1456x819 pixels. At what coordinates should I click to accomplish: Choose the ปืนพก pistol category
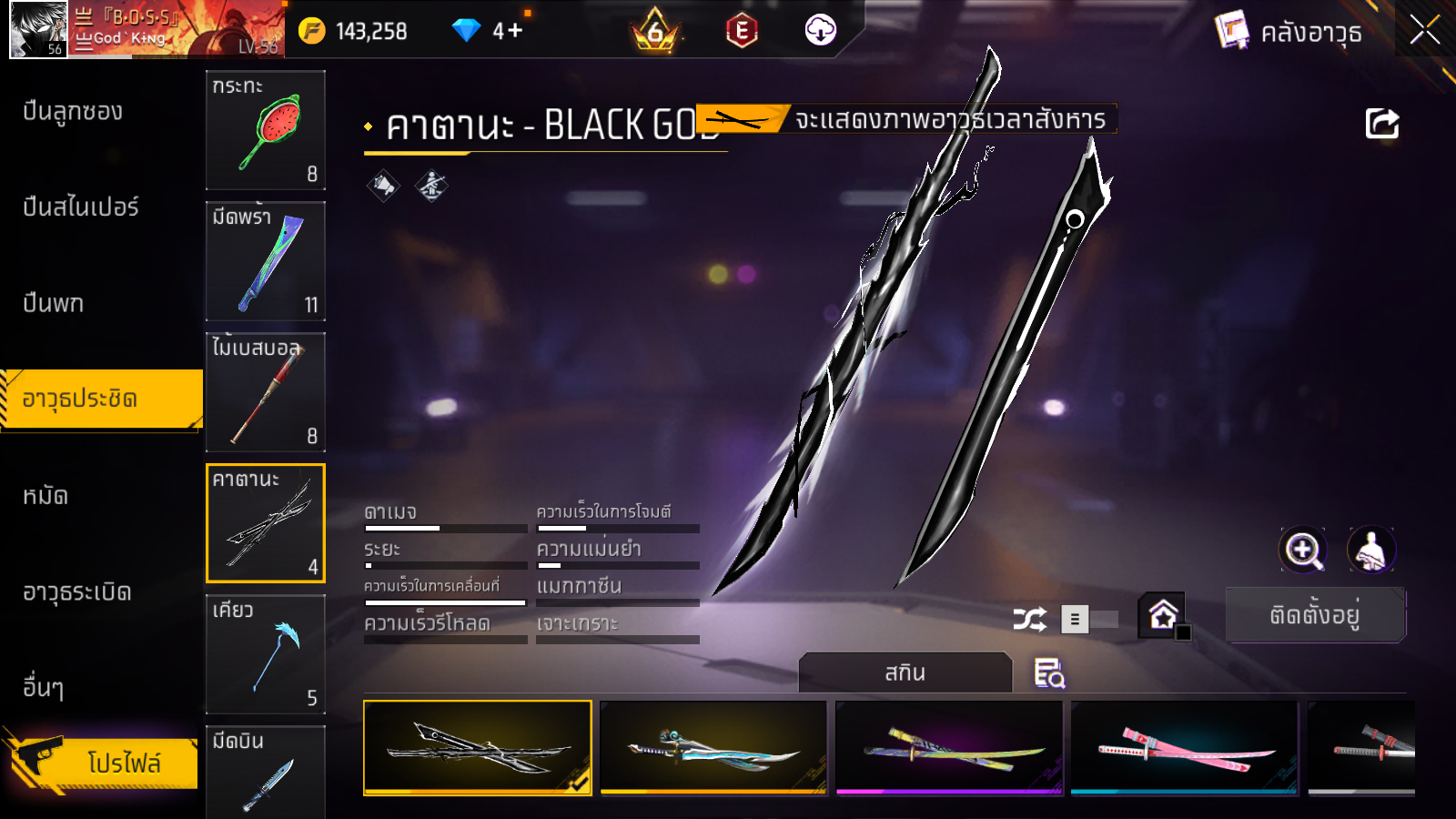pyautogui.click(x=53, y=303)
